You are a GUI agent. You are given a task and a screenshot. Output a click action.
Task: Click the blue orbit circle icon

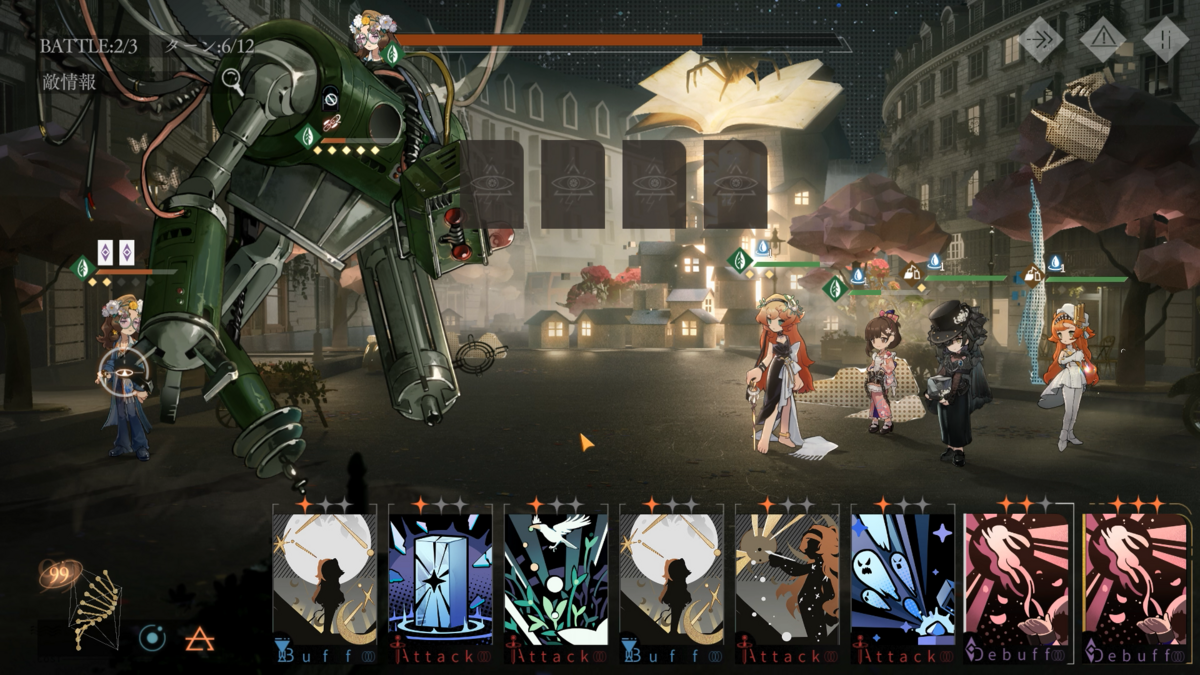(x=152, y=638)
